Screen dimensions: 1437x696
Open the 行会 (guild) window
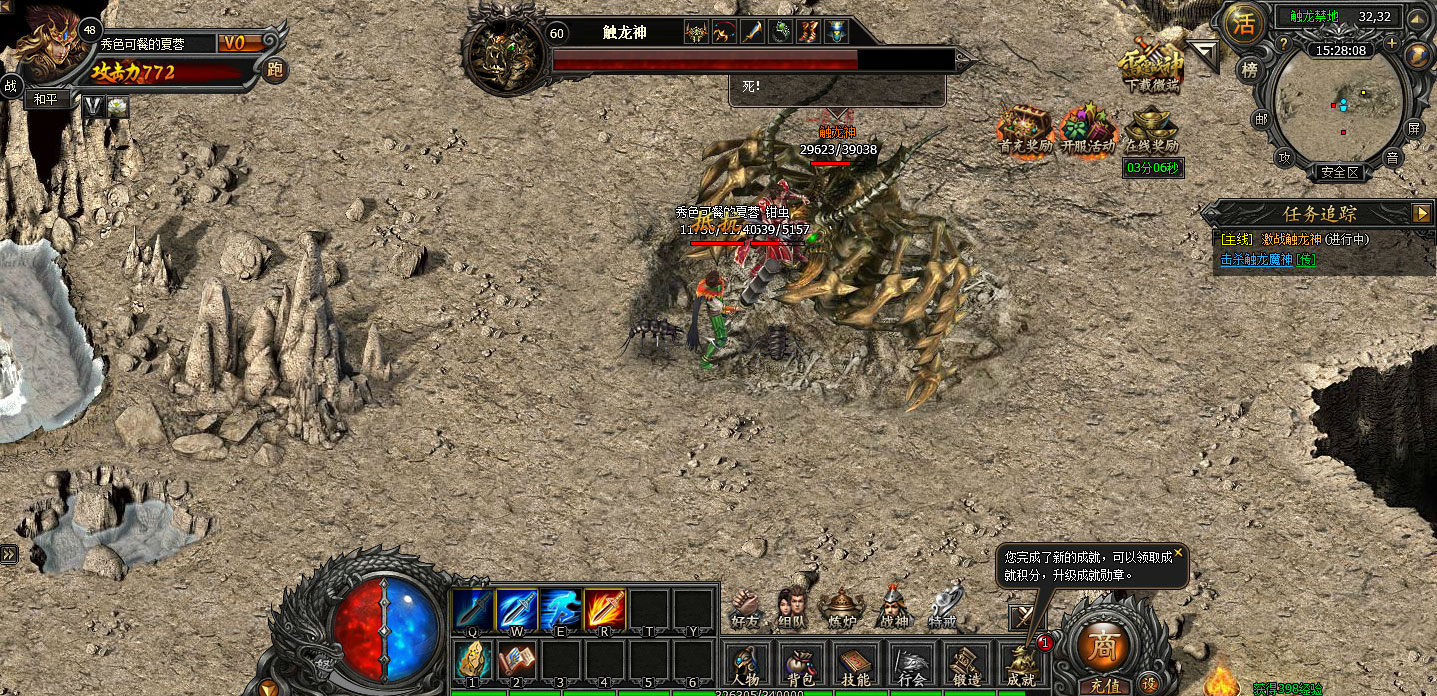911,664
